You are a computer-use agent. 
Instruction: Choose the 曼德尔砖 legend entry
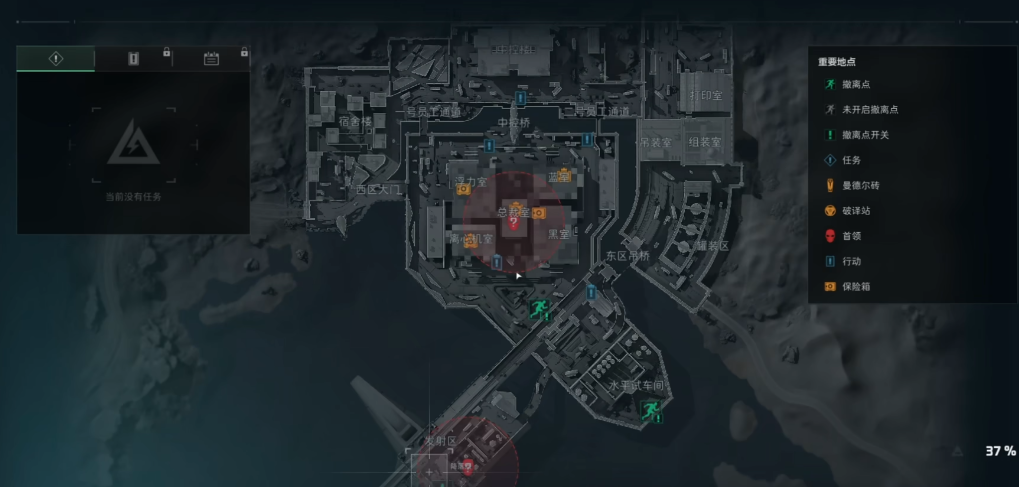point(860,186)
